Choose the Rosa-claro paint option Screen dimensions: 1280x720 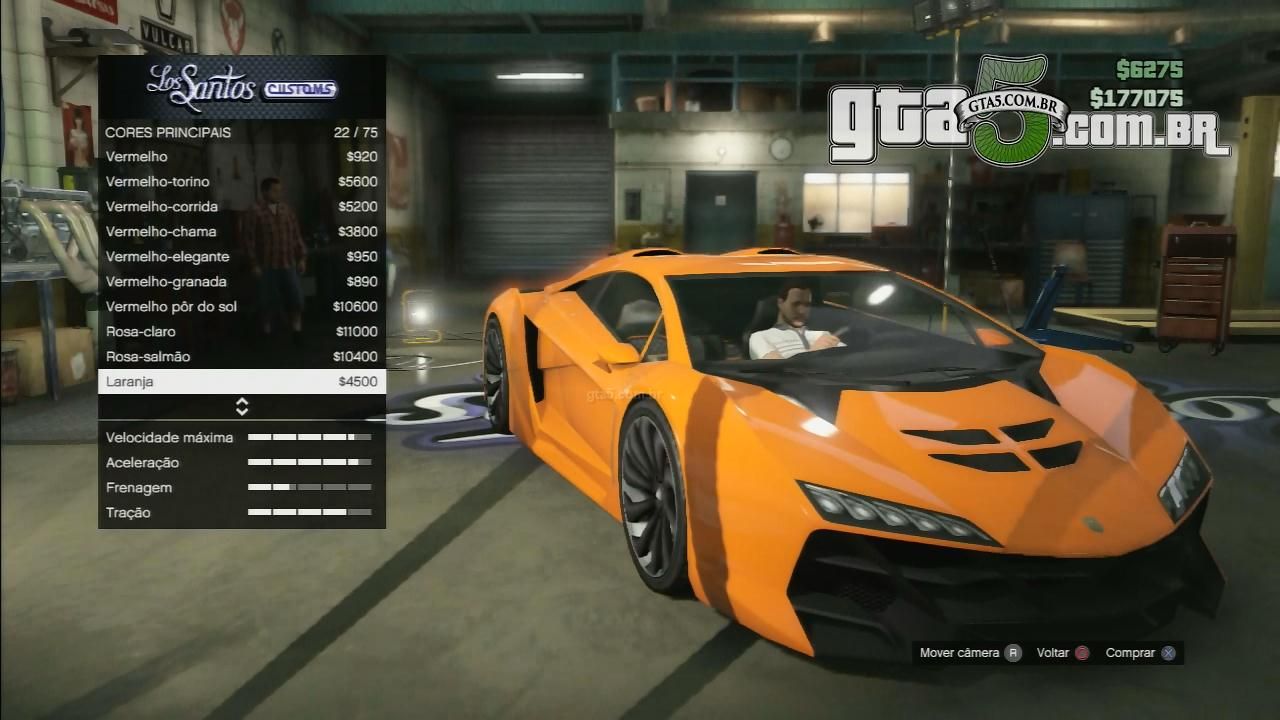[x=241, y=332]
